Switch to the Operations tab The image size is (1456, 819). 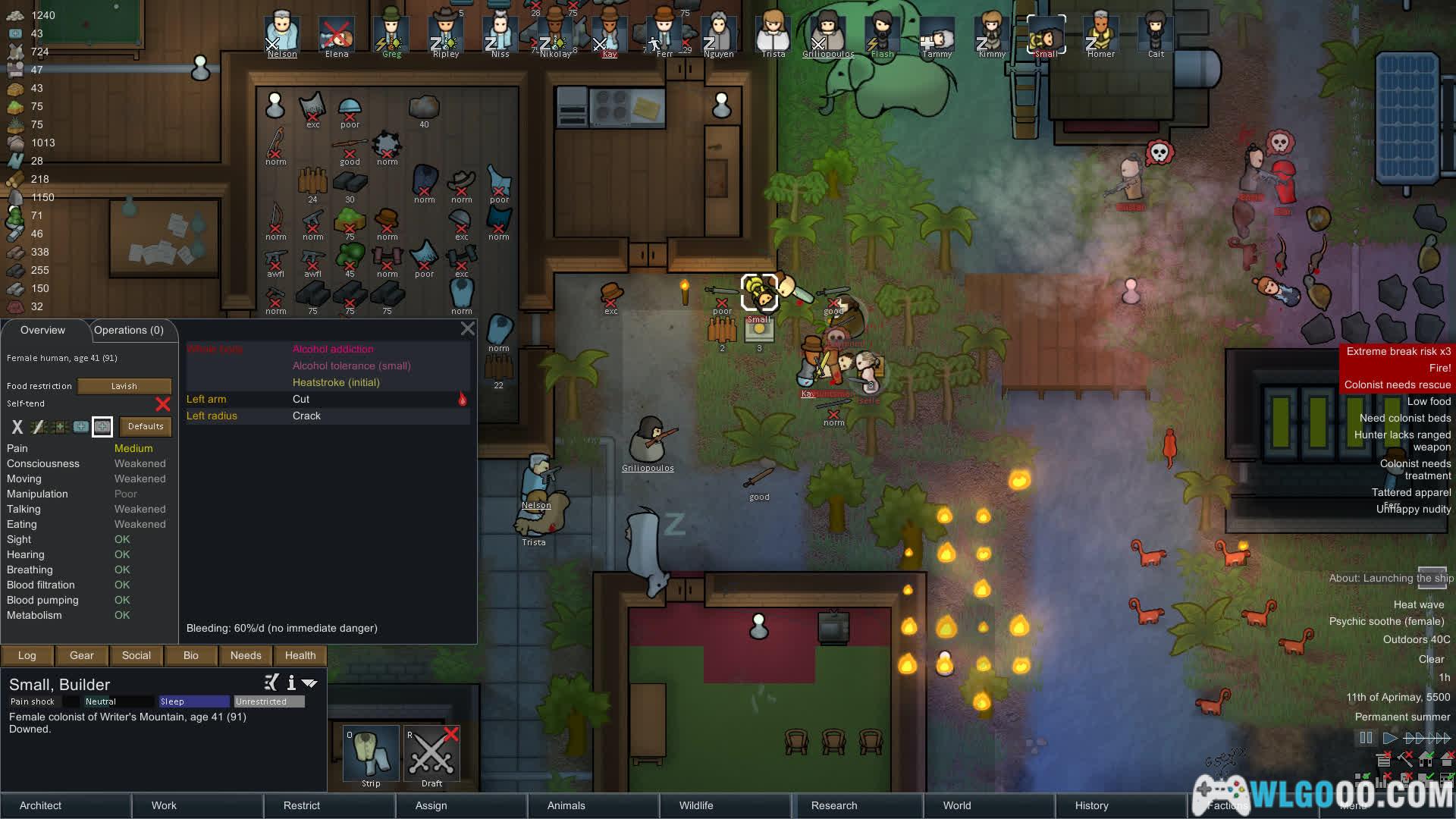(x=129, y=330)
